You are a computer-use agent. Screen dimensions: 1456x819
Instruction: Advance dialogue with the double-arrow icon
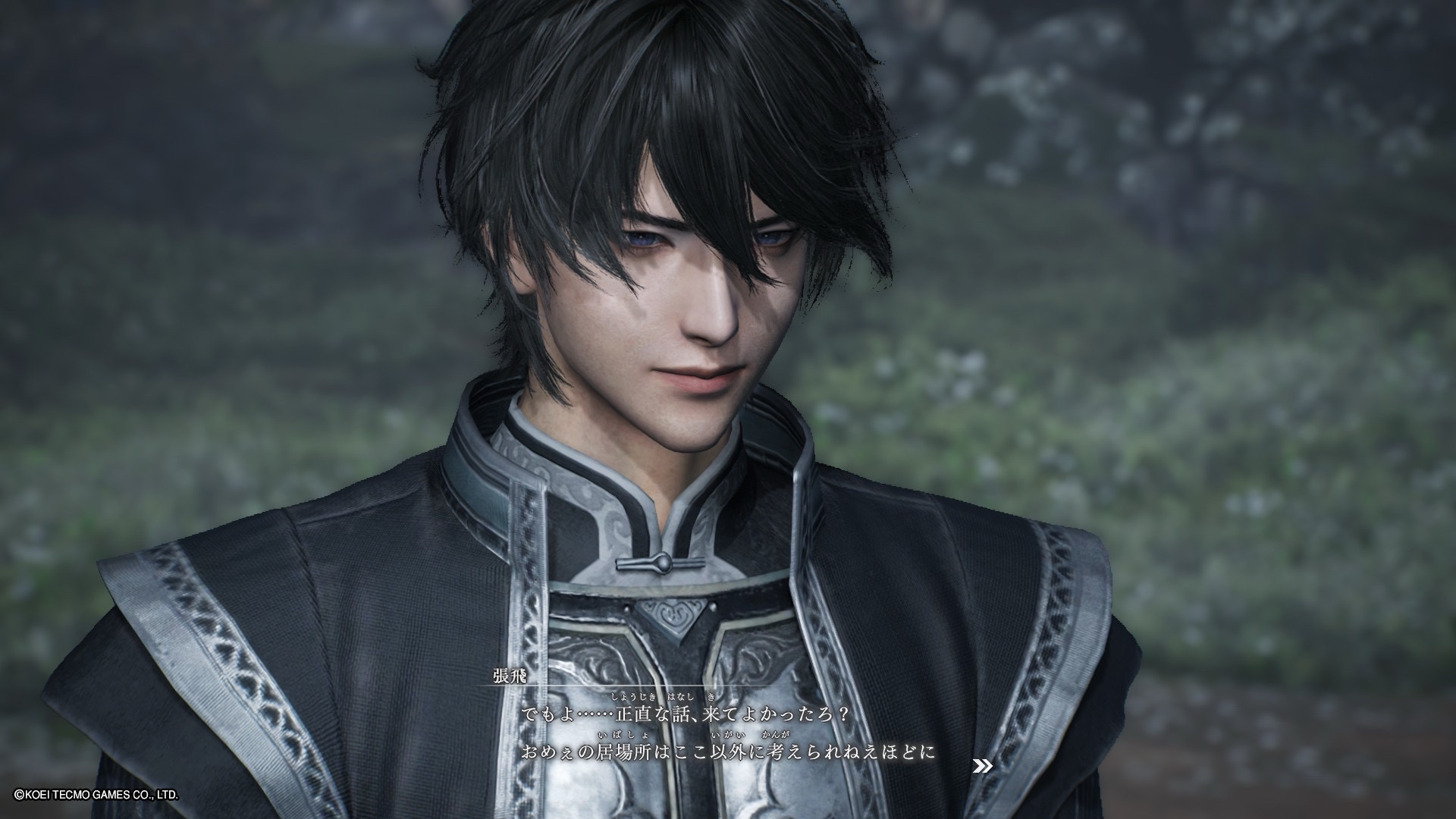[x=982, y=767]
